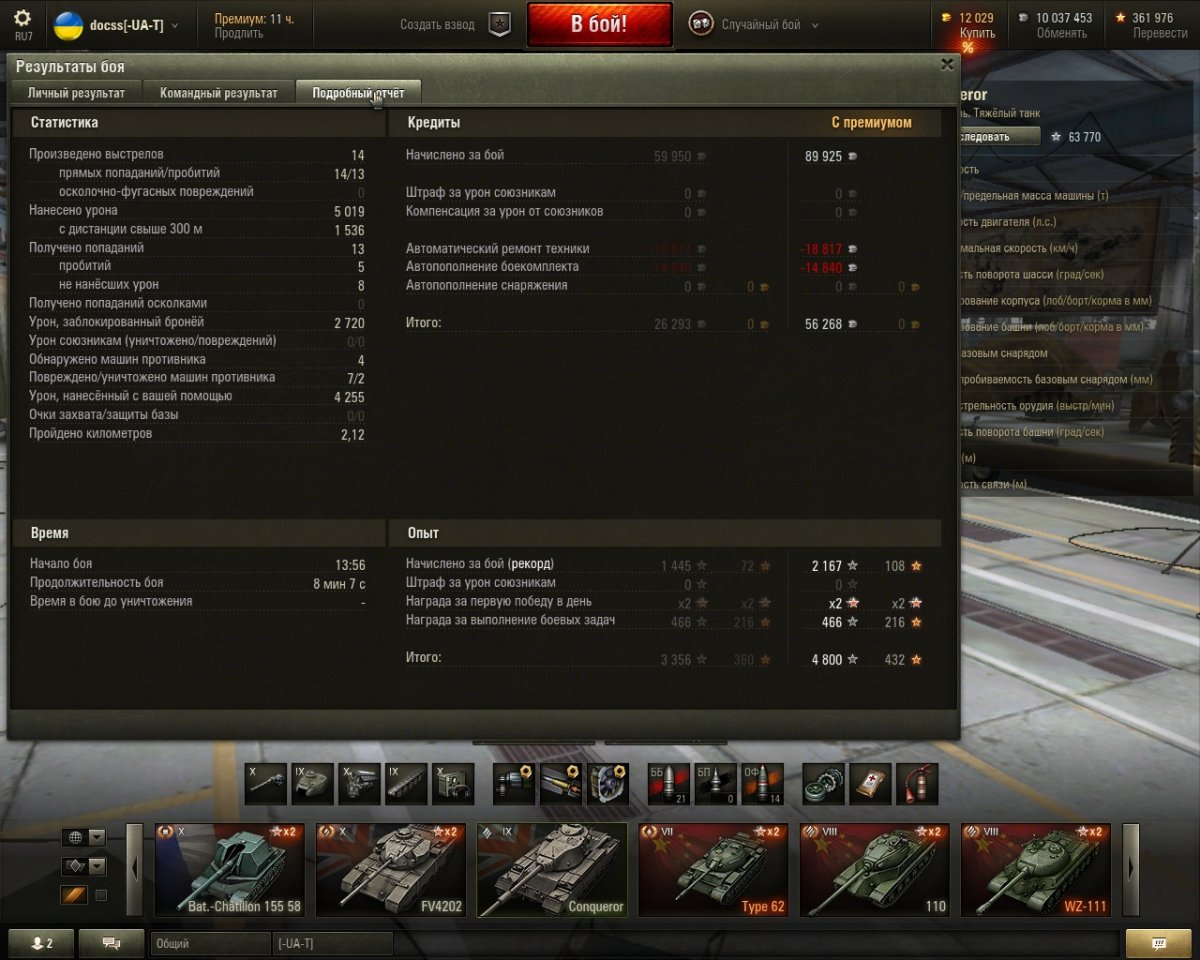The image size is (1200, 960).
Task: Select the WZ-111 tank
Action: (1035, 869)
